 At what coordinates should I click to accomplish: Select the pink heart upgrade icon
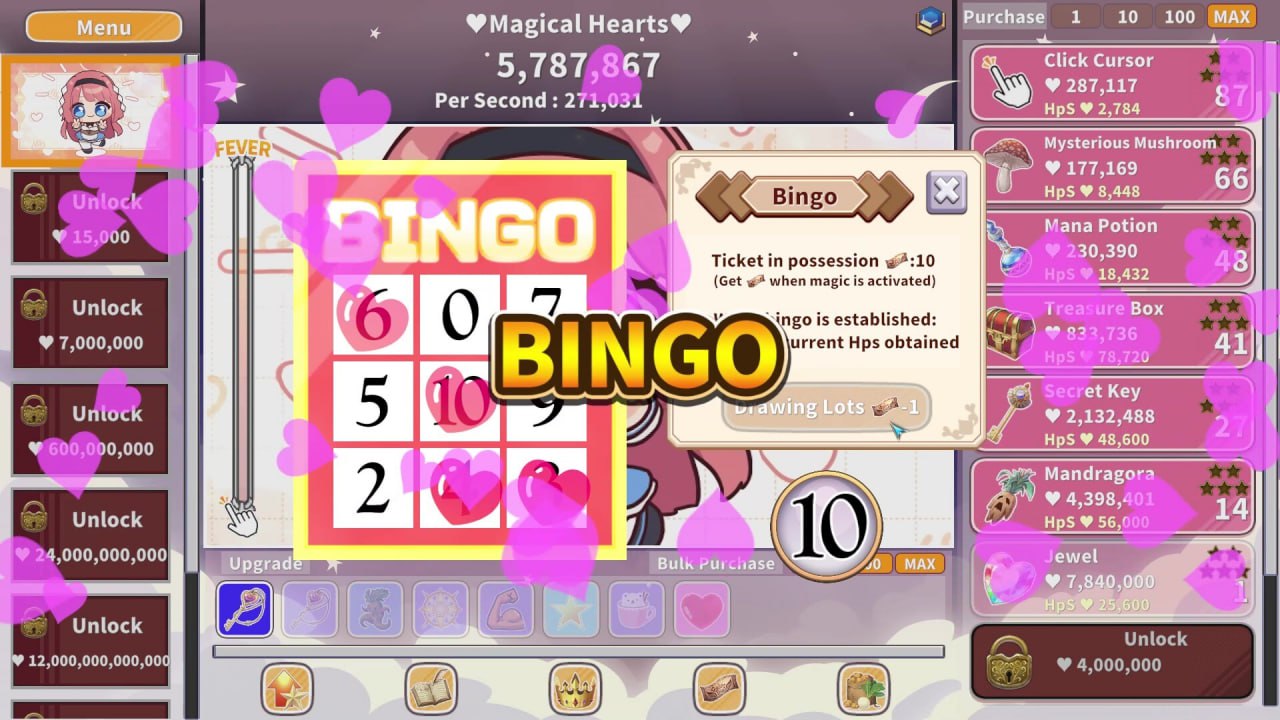pyautogui.click(x=701, y=609)
